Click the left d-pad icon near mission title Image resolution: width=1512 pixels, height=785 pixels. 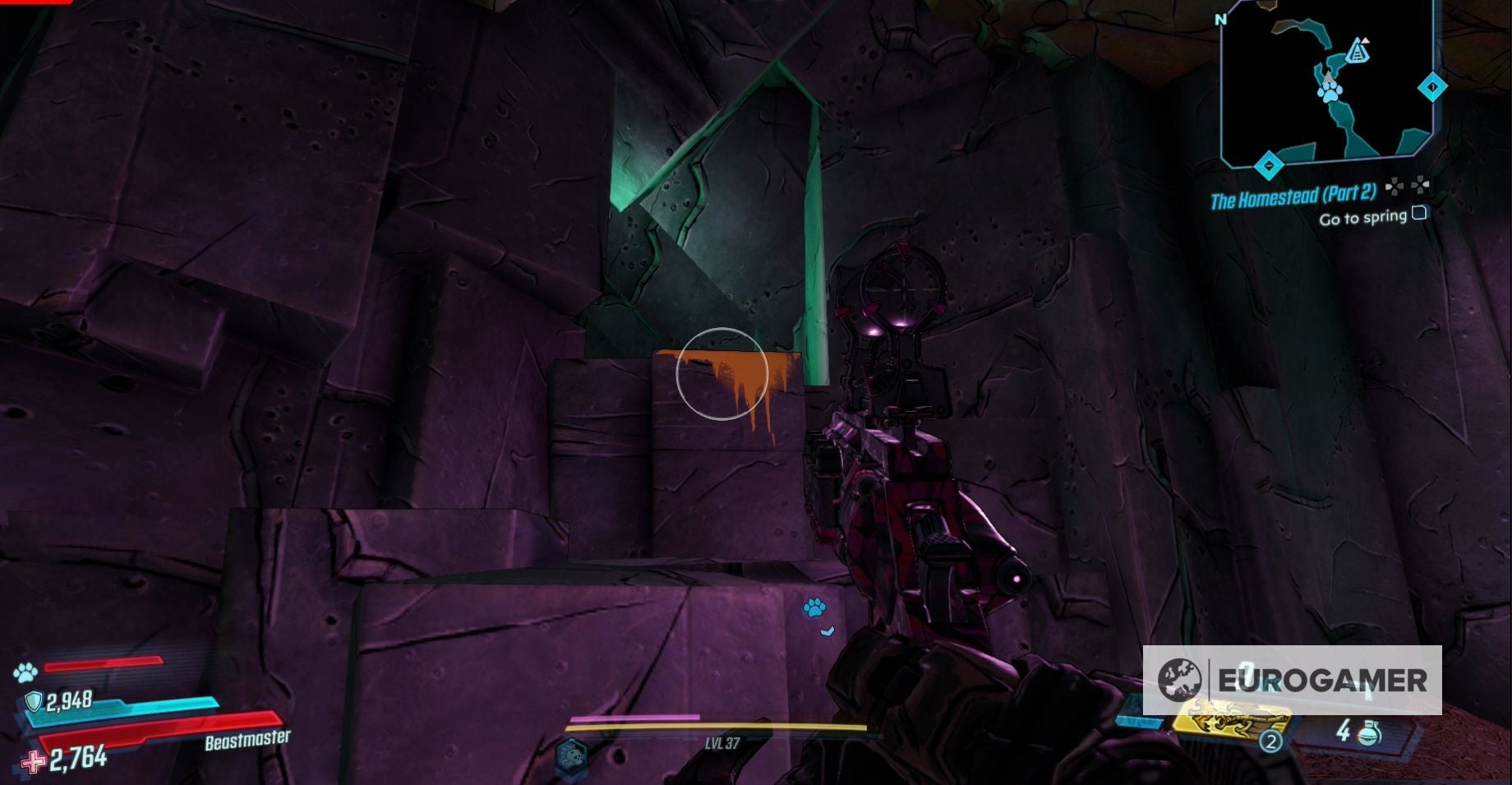[x=1394, y=187]
